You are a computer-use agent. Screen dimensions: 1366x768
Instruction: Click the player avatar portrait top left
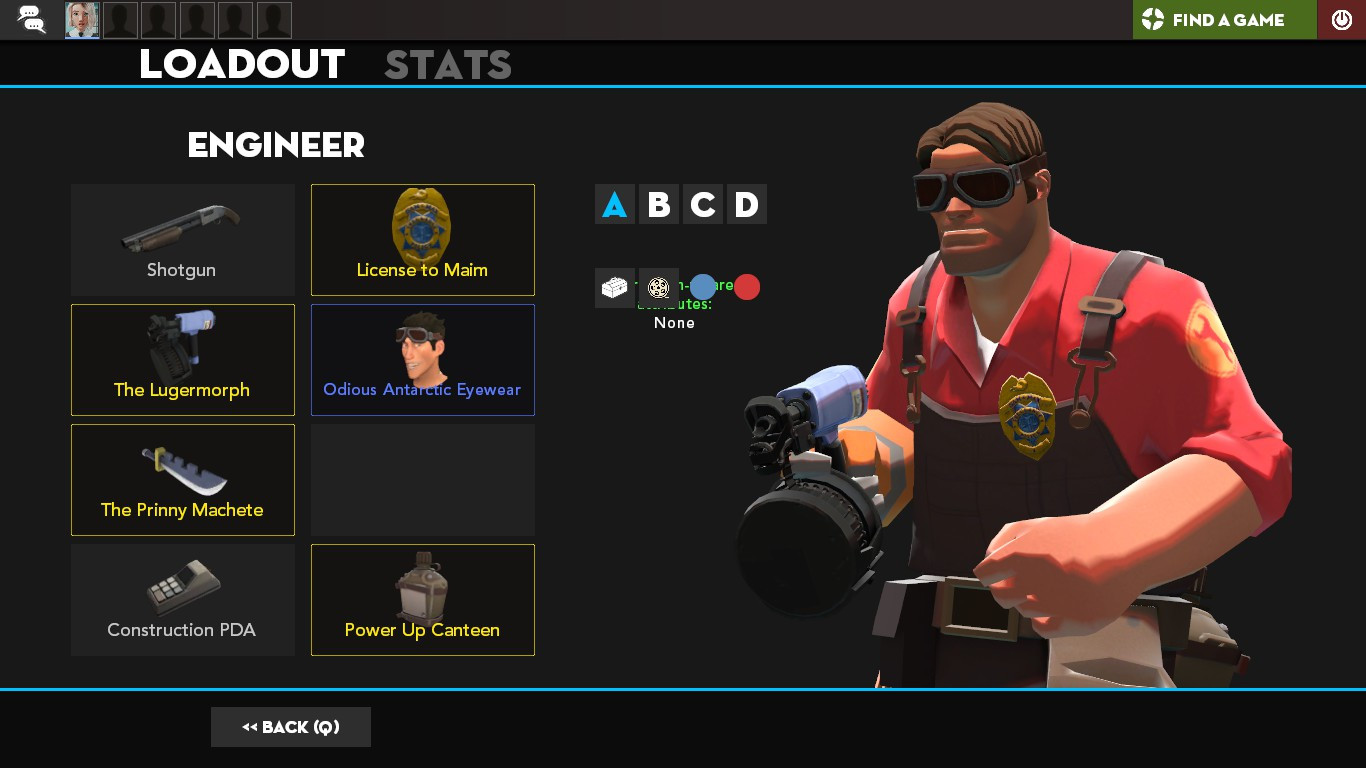81,19
